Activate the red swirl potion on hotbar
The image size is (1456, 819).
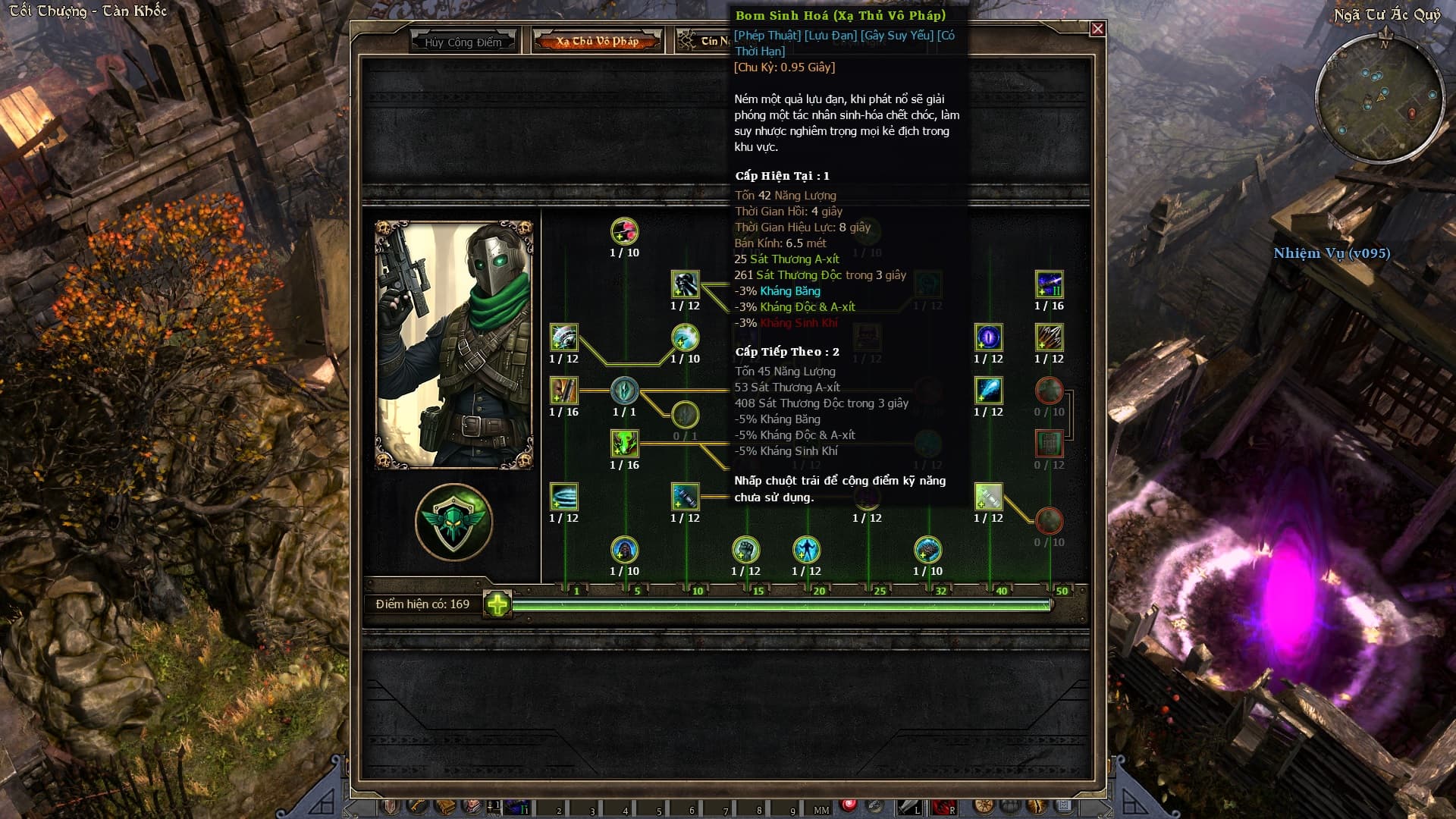[x=849, y=805]
